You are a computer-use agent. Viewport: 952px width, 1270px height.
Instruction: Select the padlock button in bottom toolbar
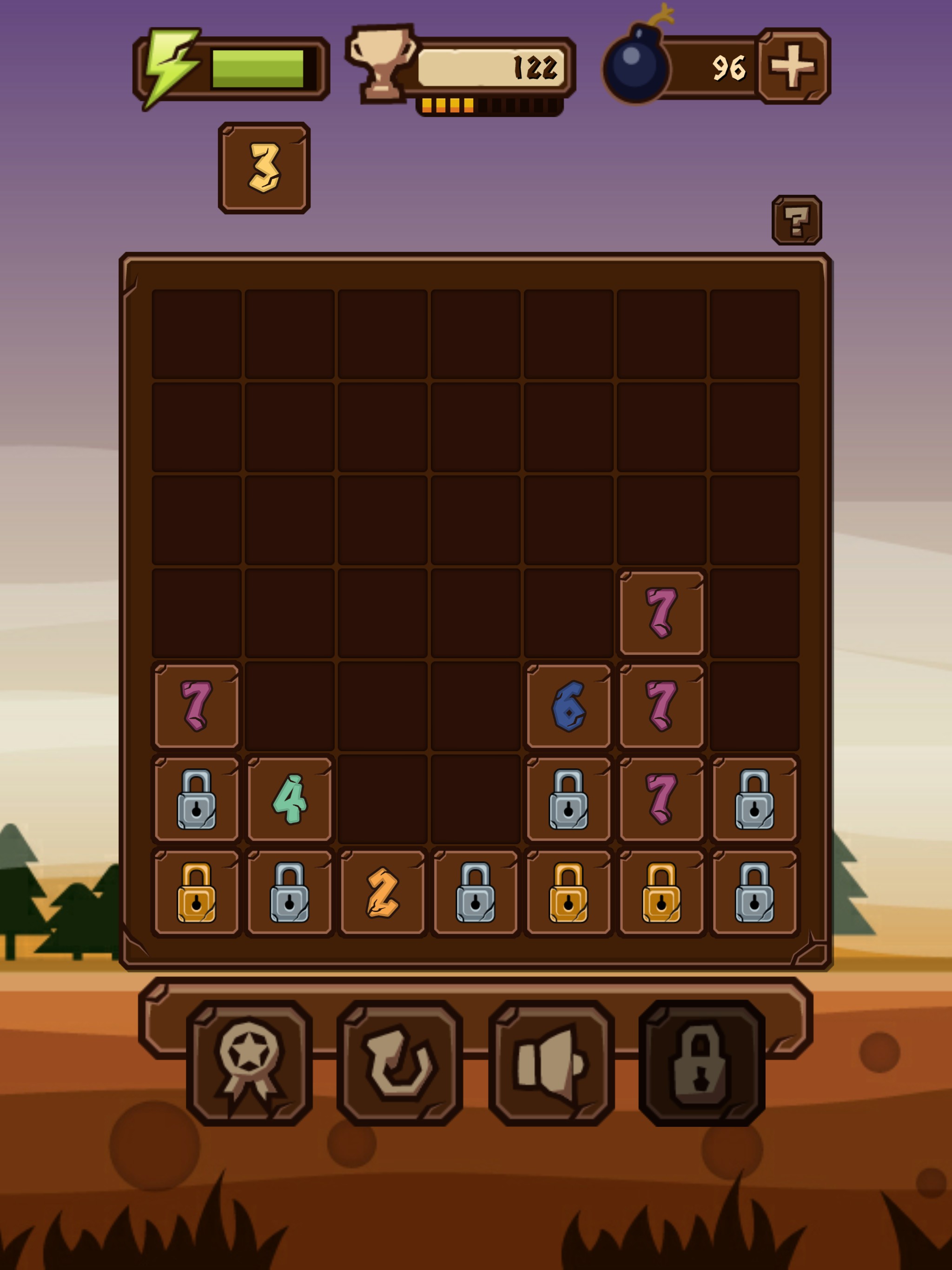[701, 1063]
